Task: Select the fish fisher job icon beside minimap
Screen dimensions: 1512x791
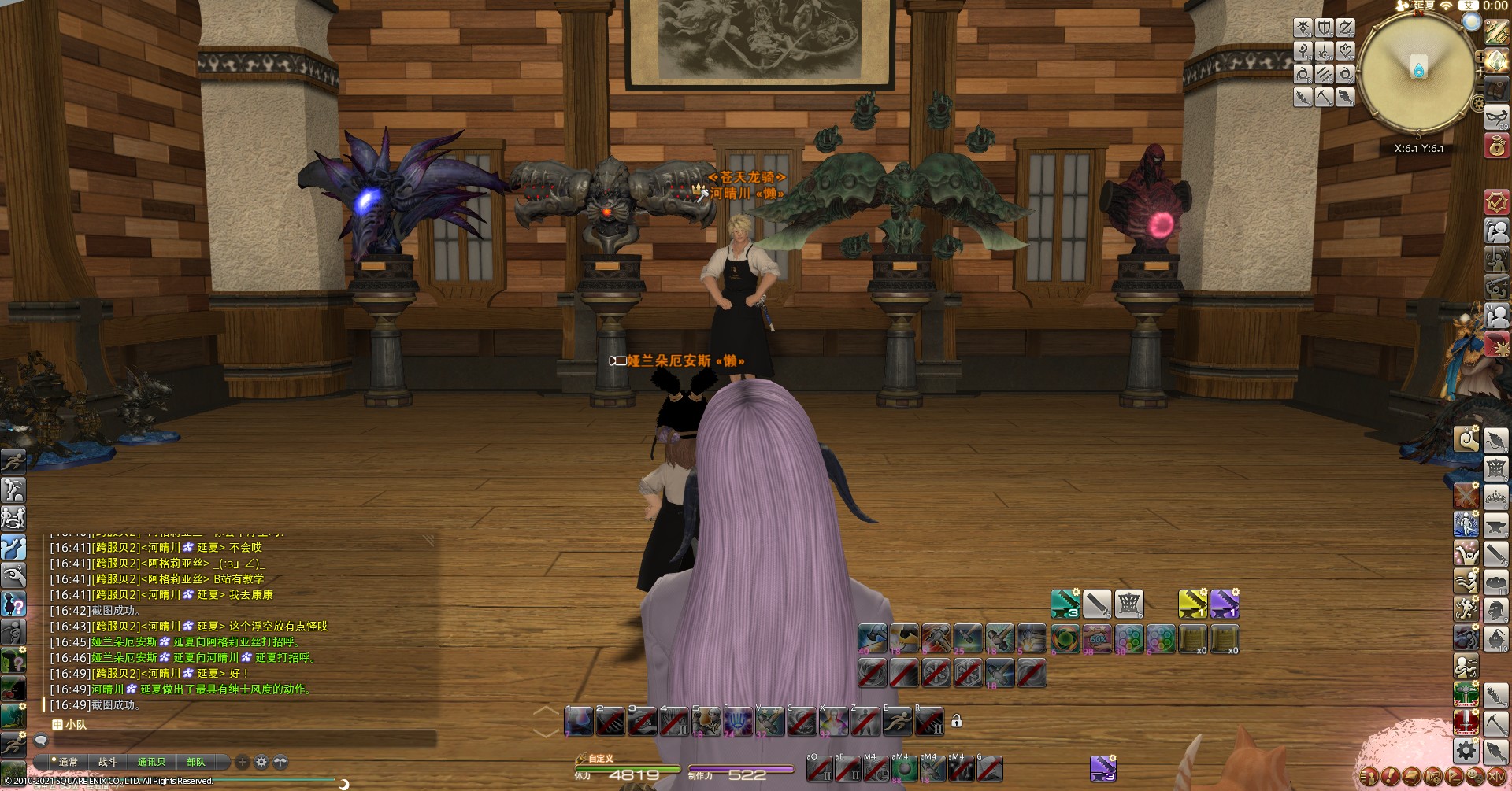Action: [x=1345, y=97]
